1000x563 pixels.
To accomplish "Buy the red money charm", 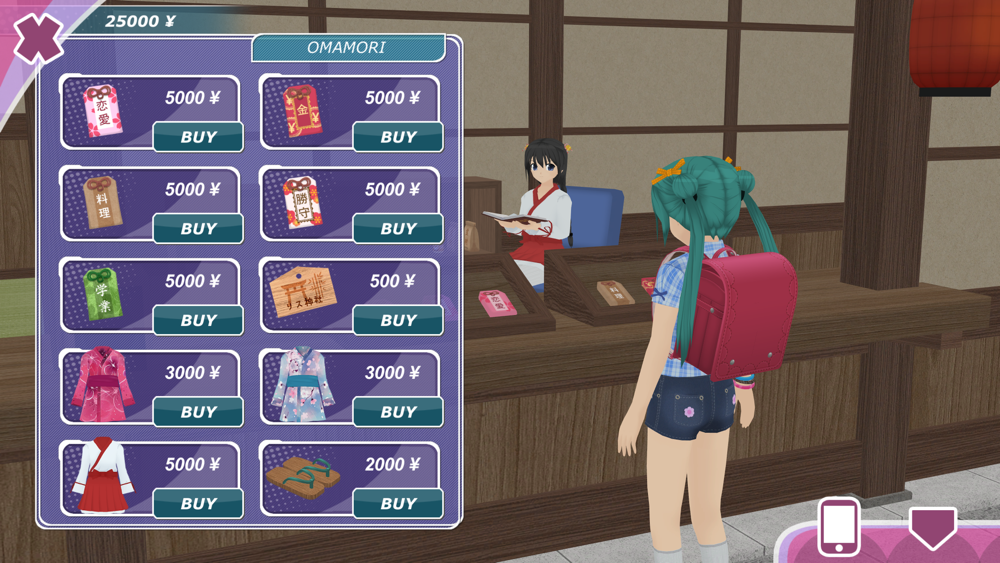I will [398, 137].
